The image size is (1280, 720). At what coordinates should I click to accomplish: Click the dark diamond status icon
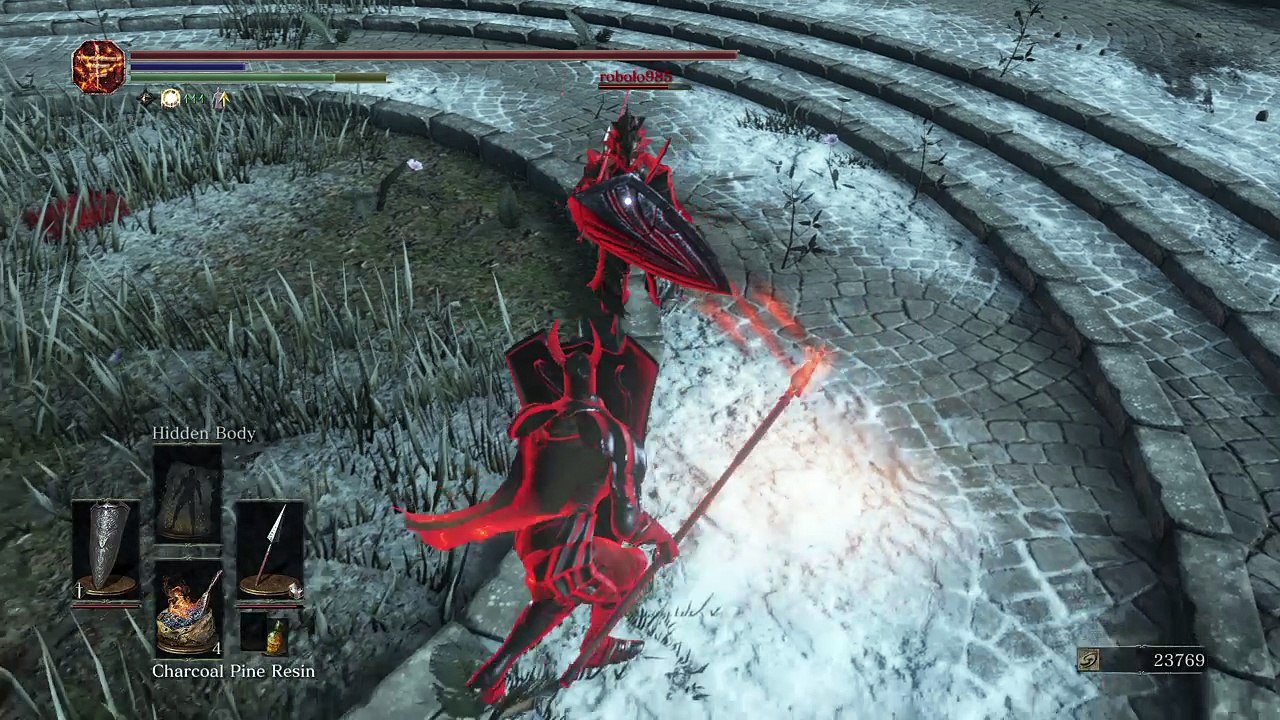coord(146,98)
